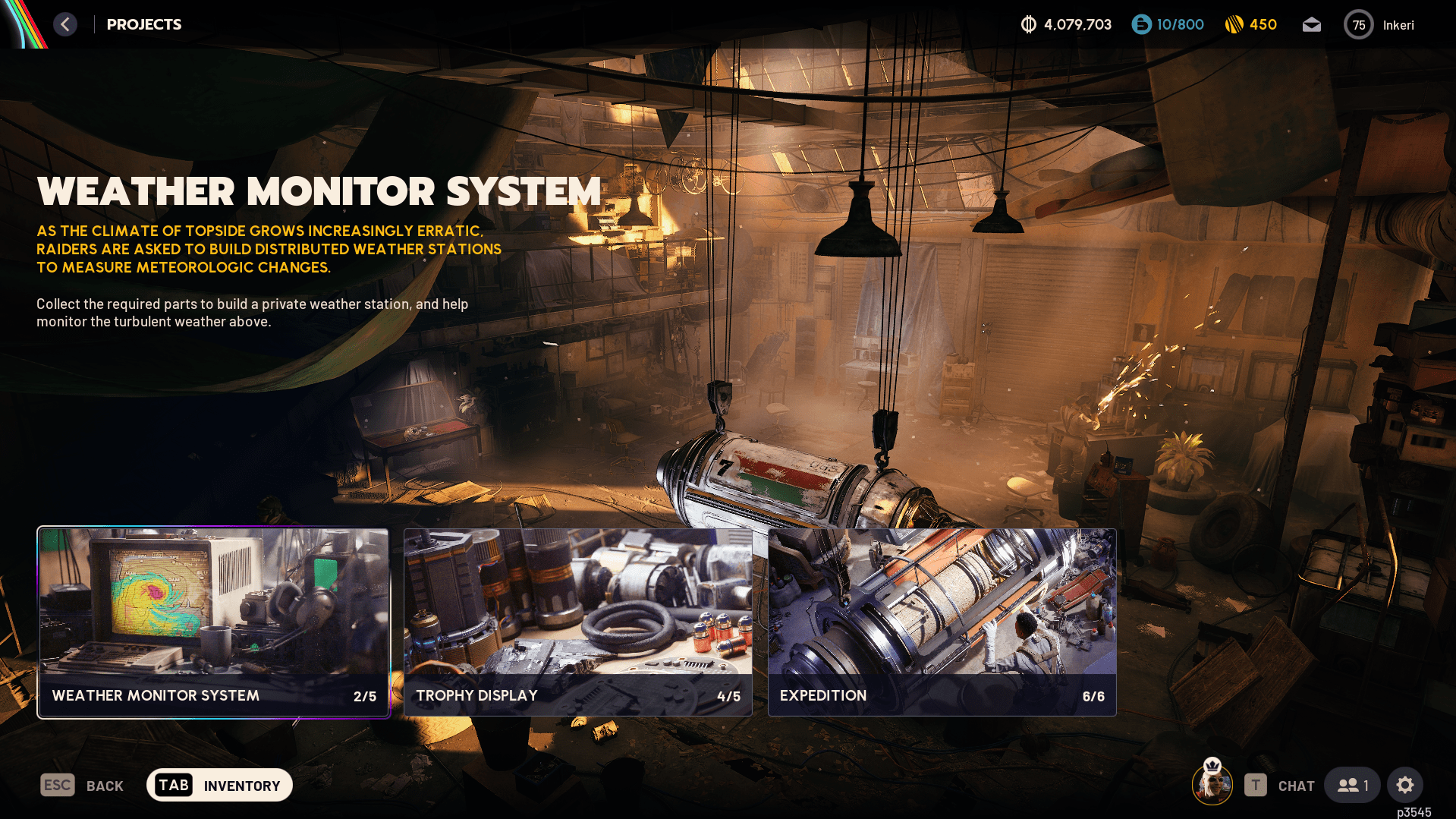Viewport: 1456px width, 819px height.
Task: Open the party members button
Action: coord(1353,786)
